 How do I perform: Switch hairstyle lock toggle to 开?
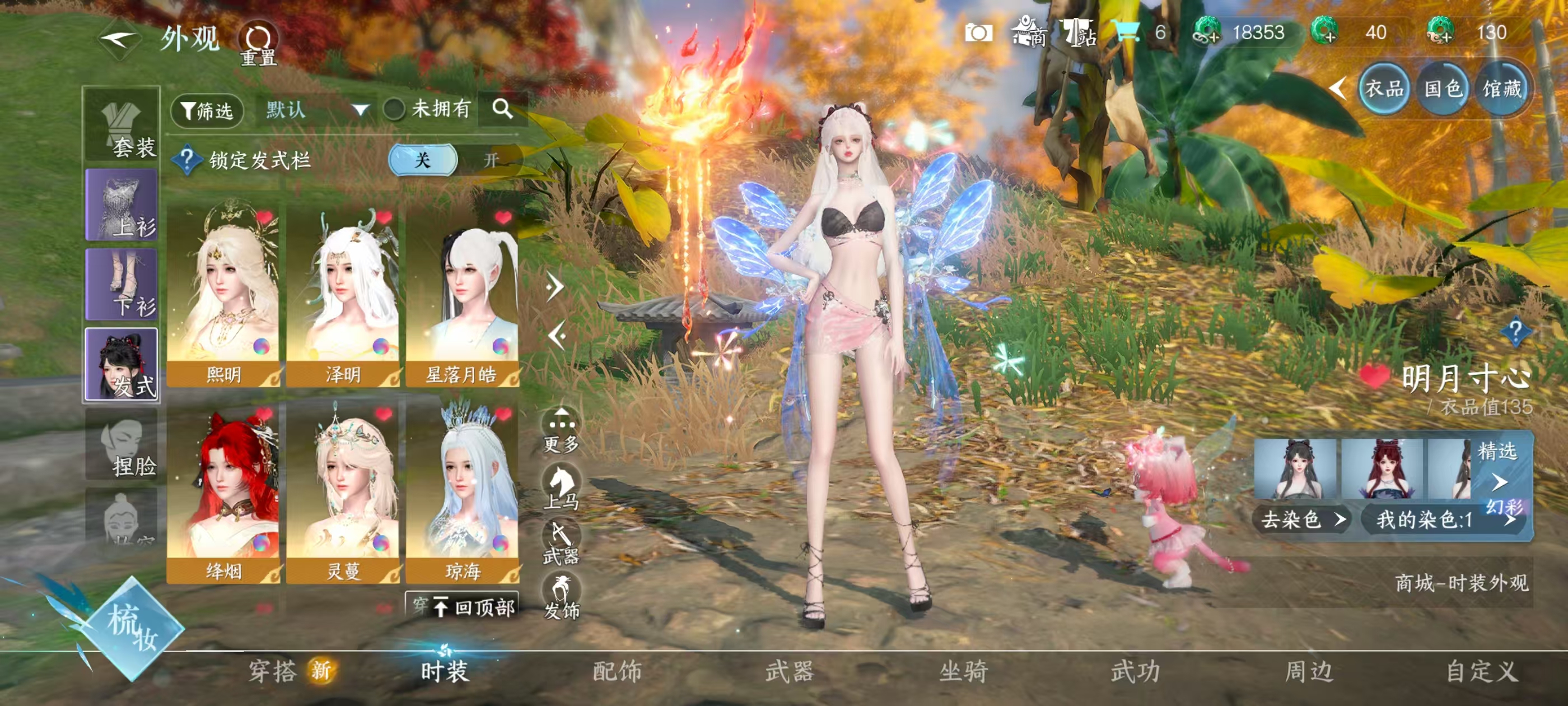coord(491,160)
